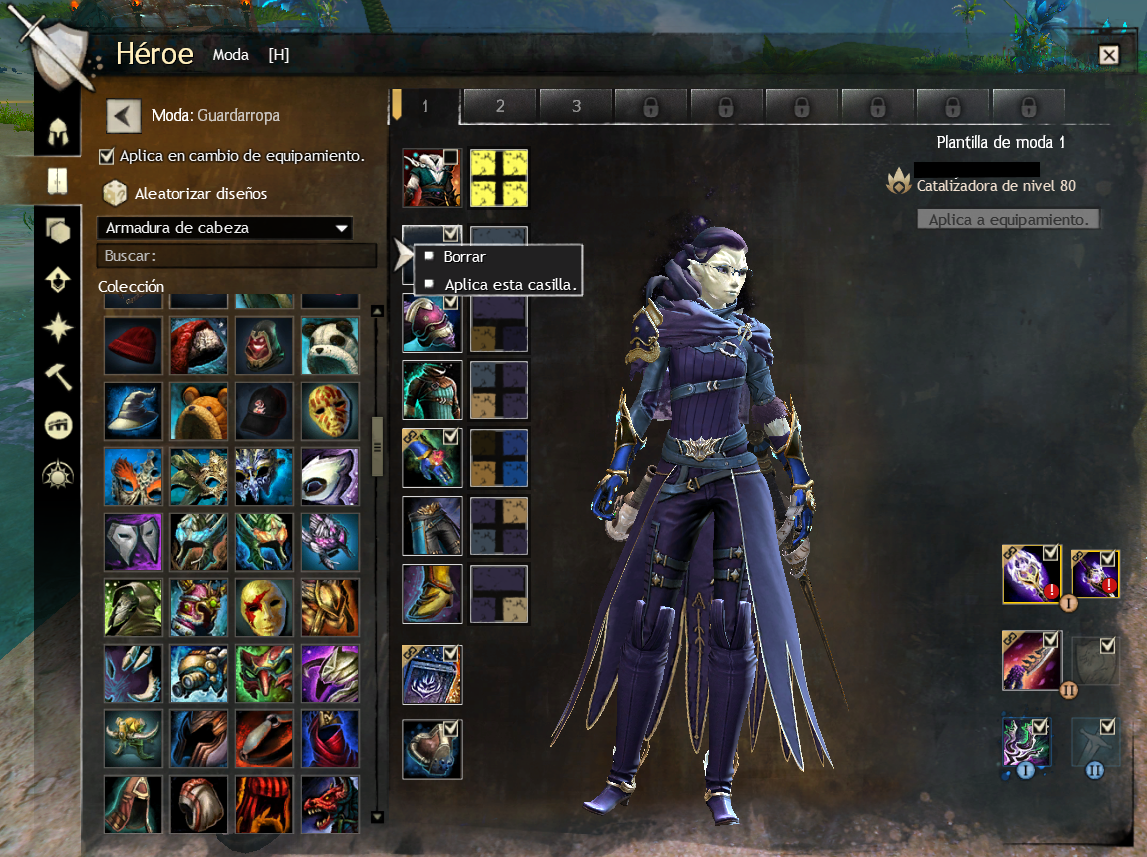Toggle 'Aplica en cambio de equipamiento' checkbox
Image resolution: width=1147 pixels, height=857 pixels.
107,156
